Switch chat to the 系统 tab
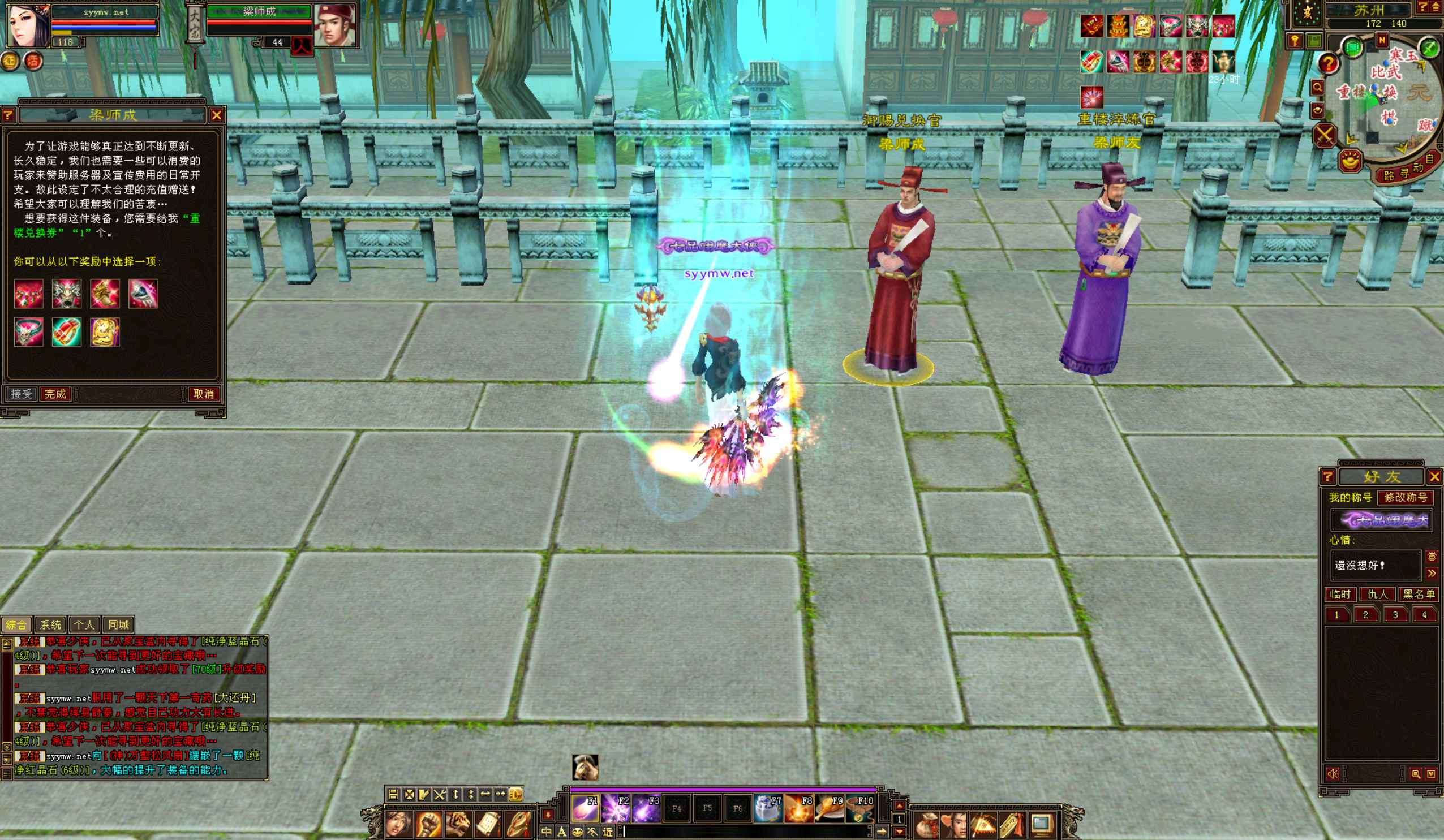Image resolution: width=1444 pixels, height=840 pixels. [50, 624]
